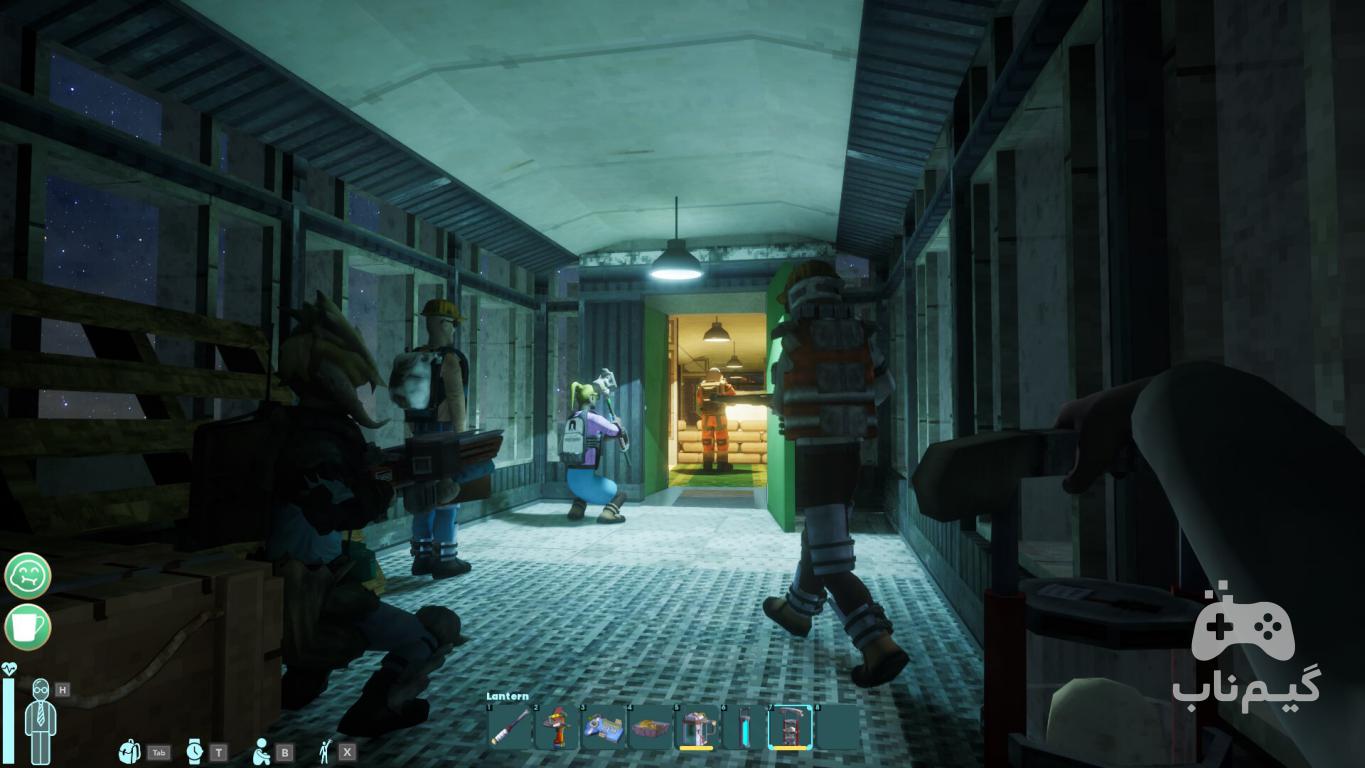This screenshot has height=768, width=1365.
Task: Open the character body health figure
Action: (40, 720)
